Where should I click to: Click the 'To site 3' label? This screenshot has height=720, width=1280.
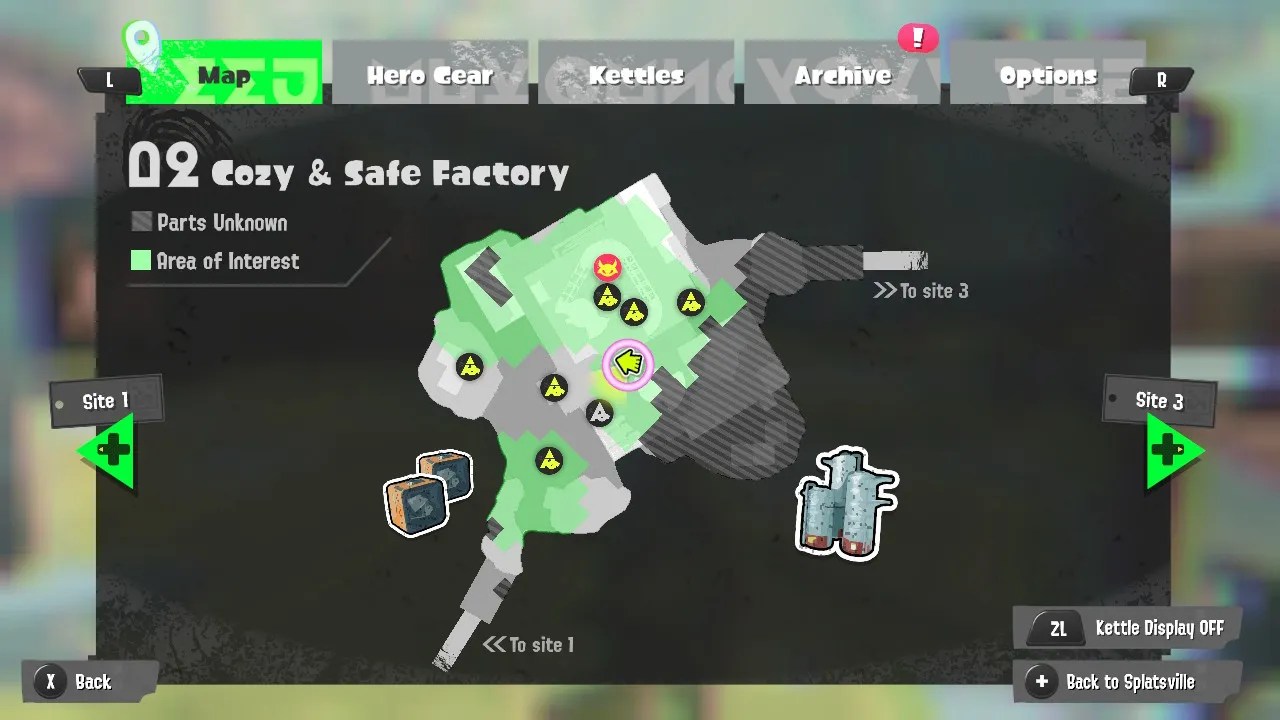(x=921, y=291)
